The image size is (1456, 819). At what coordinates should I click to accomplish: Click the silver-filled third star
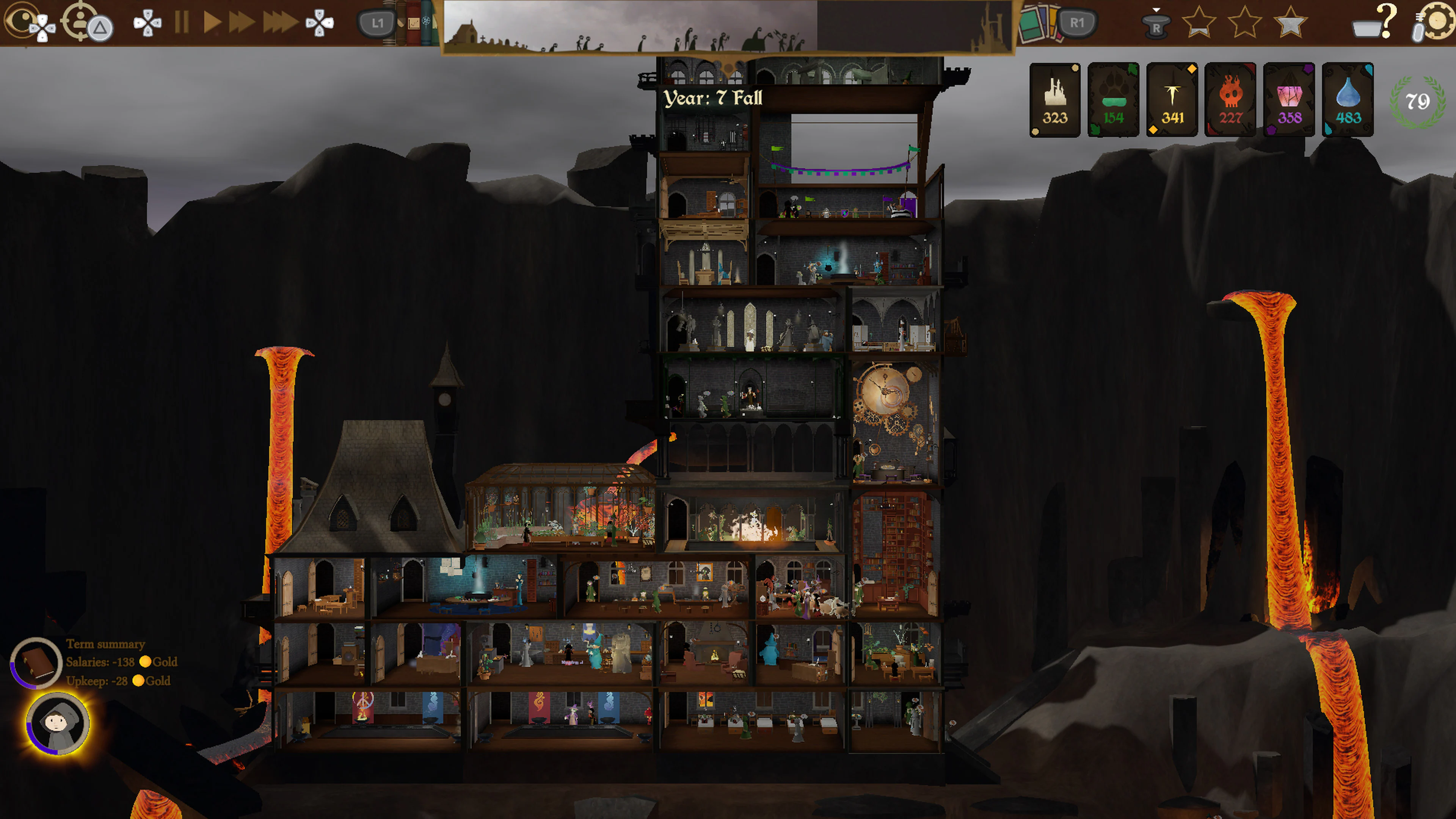click(1290, 23)
